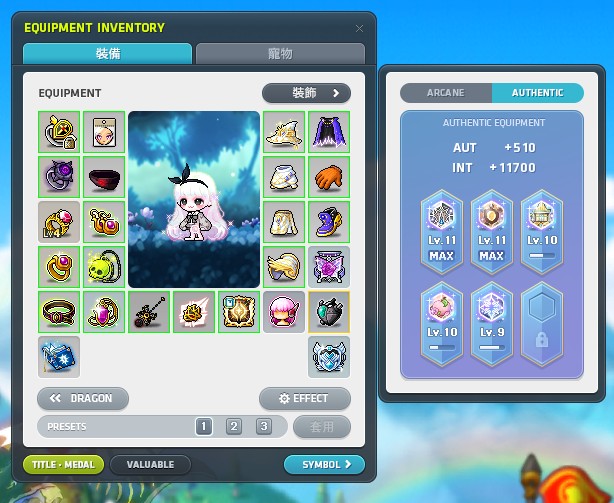The width and height of the screenshot is (614, 503).
Task: Switch to the 寵物 tab
Action: coord(279,54)
